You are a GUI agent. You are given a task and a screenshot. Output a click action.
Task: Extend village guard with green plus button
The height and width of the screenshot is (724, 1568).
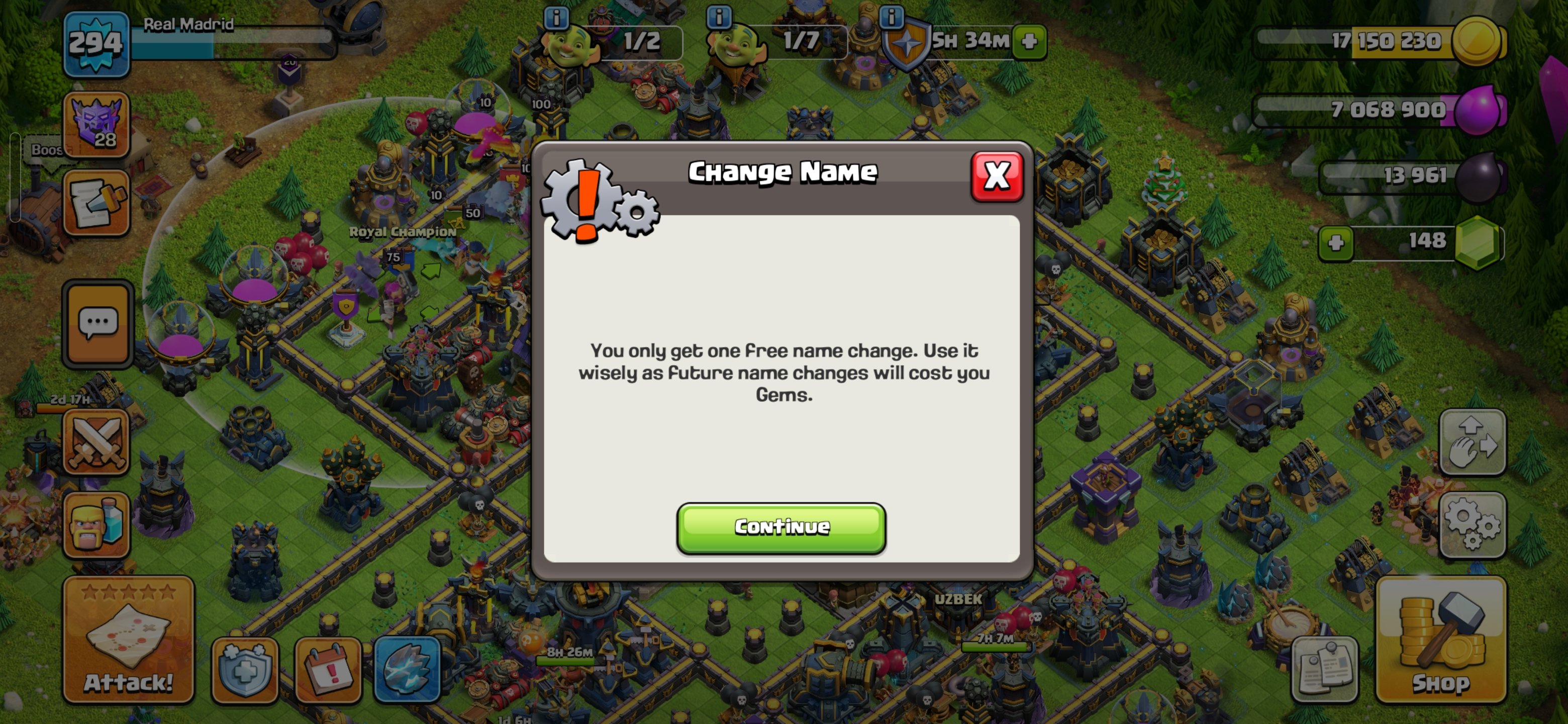(1029, 43)
